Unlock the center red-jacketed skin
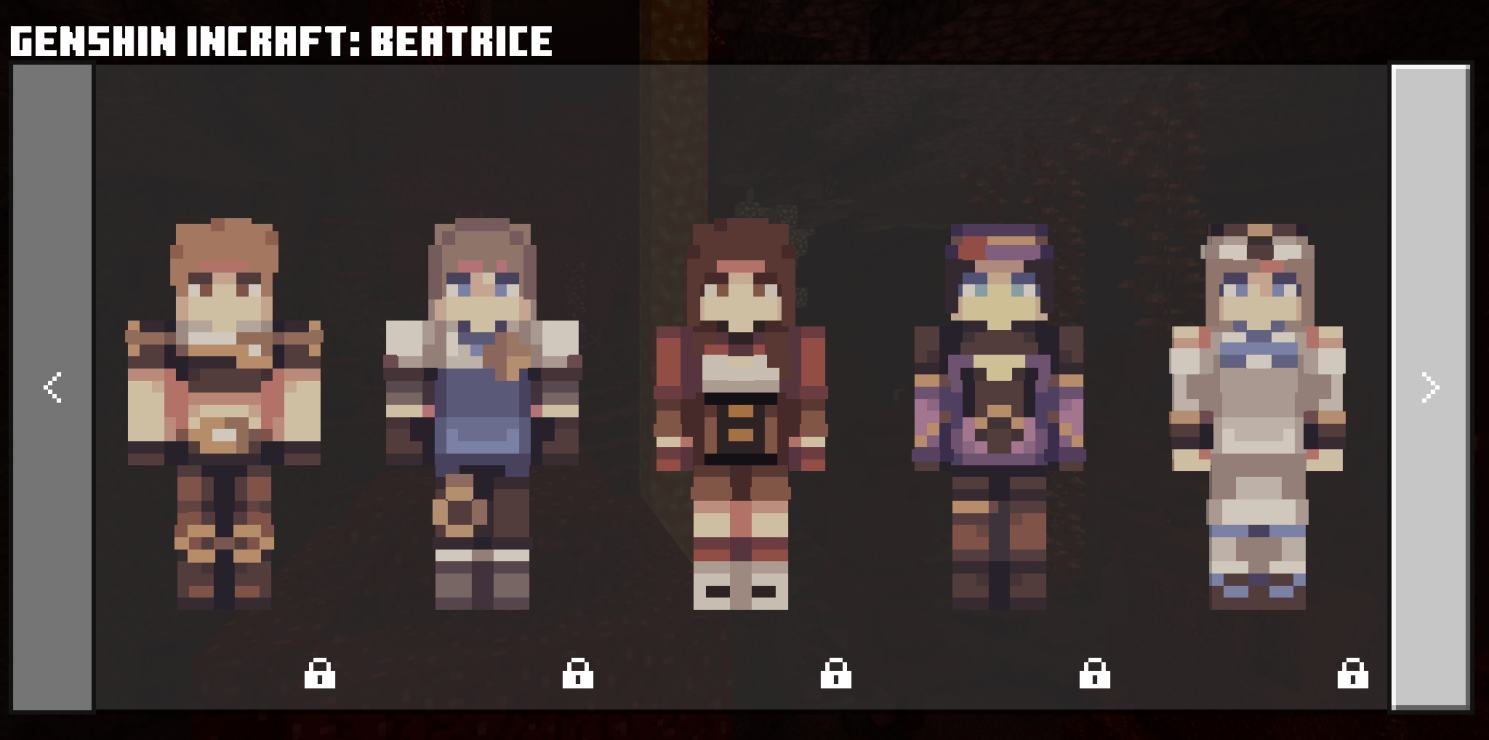 pos(837,675)
